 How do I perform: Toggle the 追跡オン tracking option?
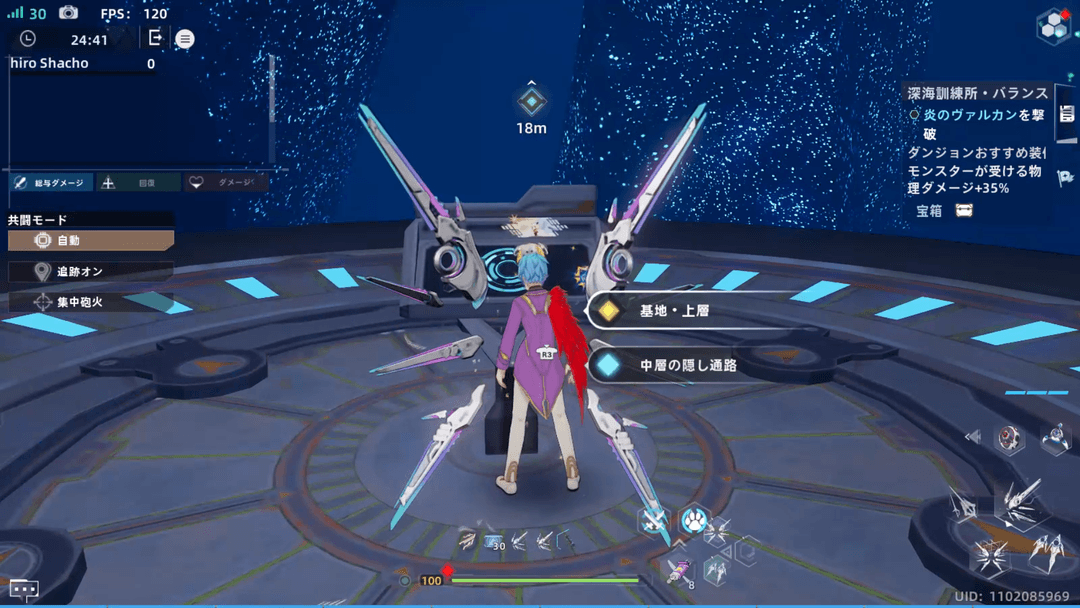[x=91, y=271]
